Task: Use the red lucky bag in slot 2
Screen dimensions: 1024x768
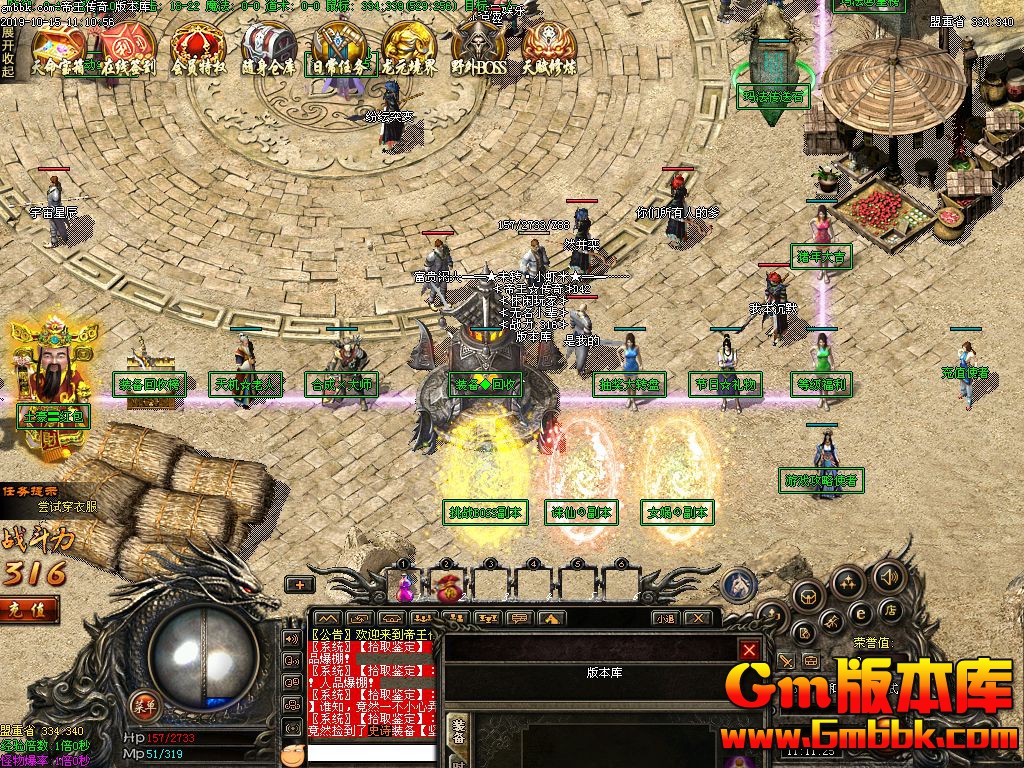Action: pos(448,587)
